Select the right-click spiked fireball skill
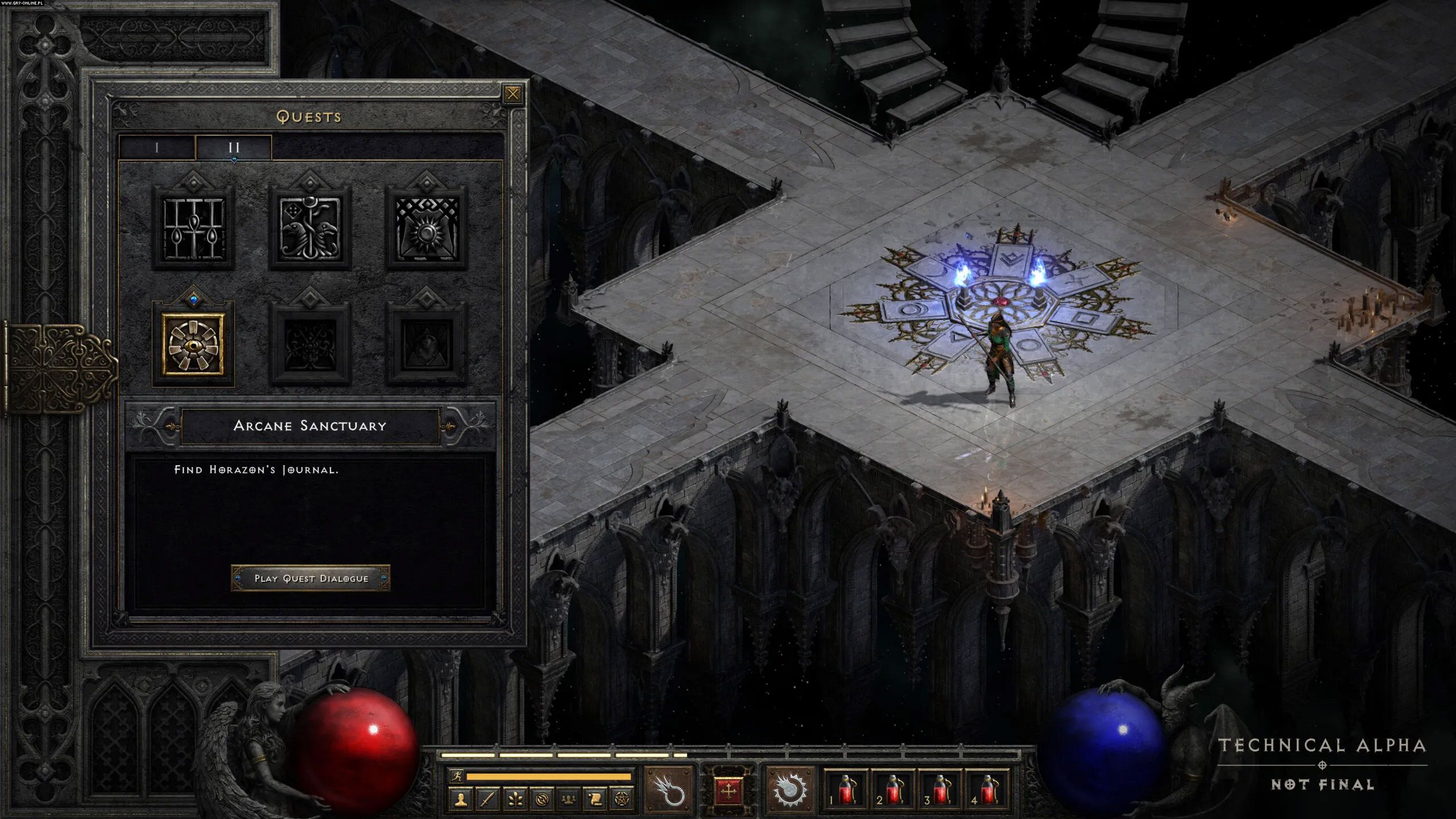This screenshot has height=819, width=1456. pyautogui.click(x=789, y=789)
